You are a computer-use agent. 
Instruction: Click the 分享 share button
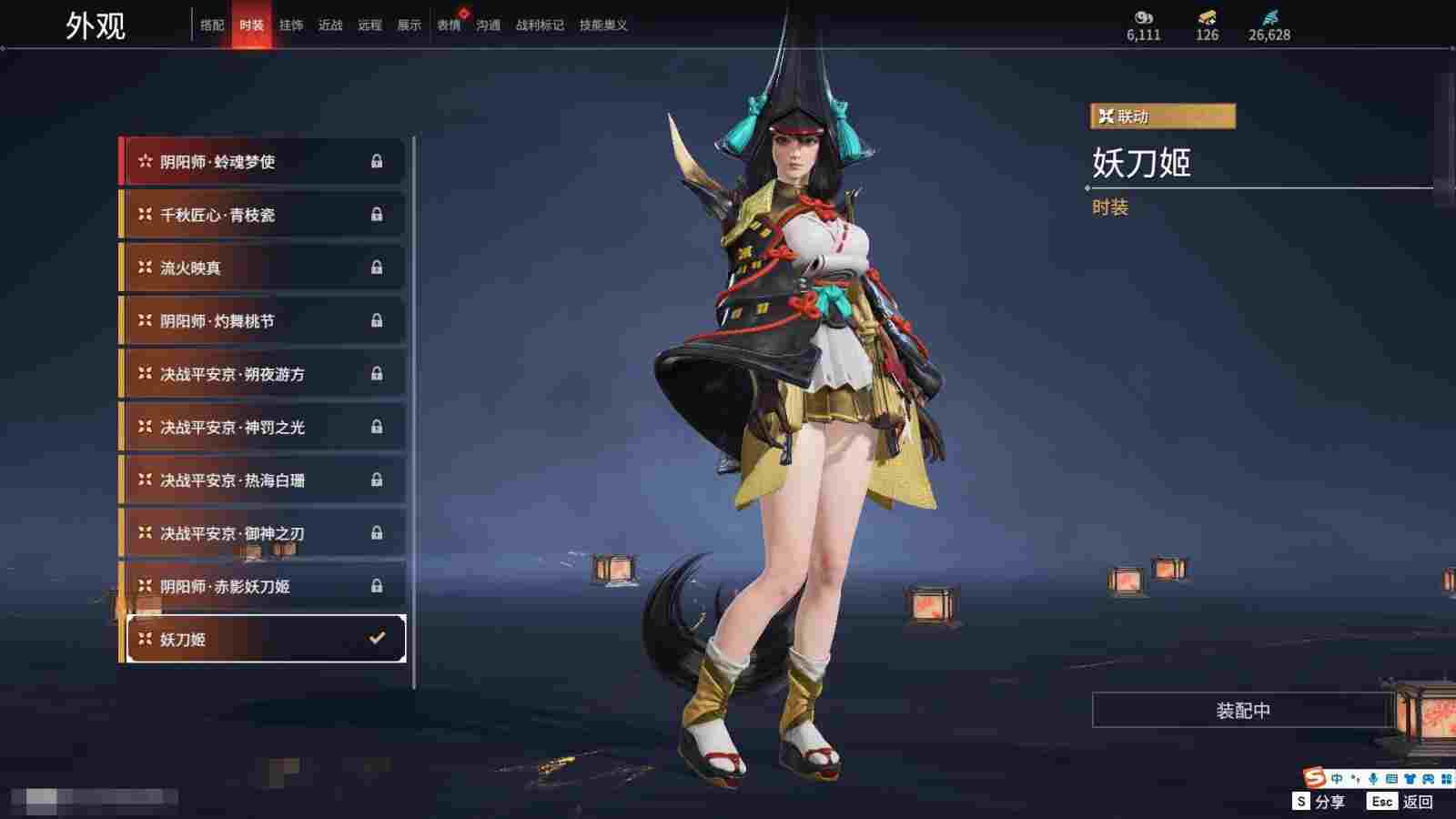1319,802
